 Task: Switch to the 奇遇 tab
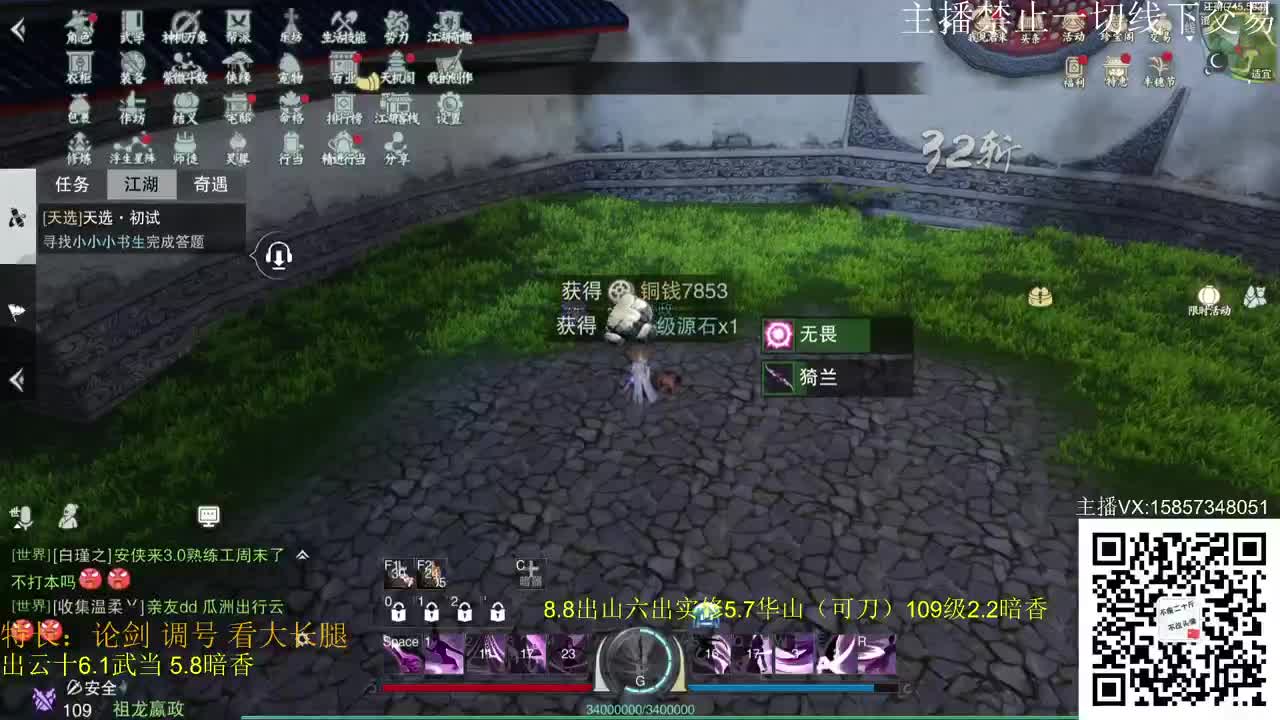pos(209,185)
